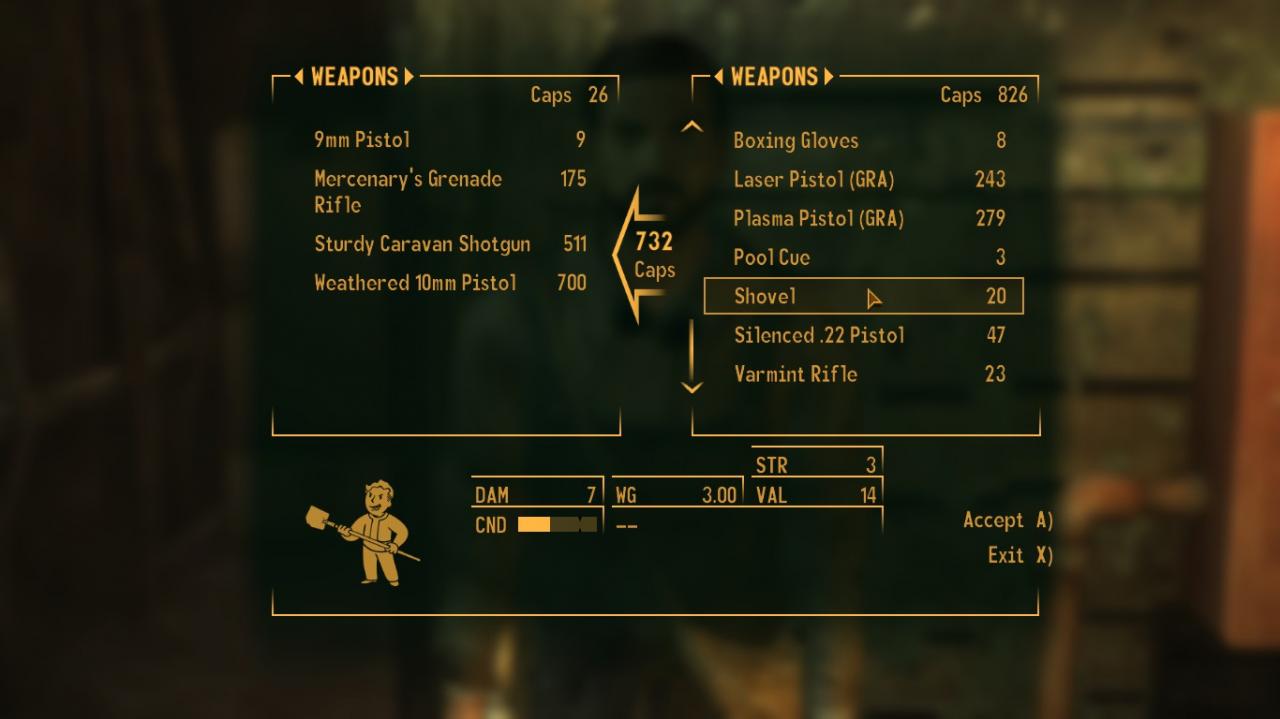Select the Plasma Pistol (GRA) row

(818, 219)
